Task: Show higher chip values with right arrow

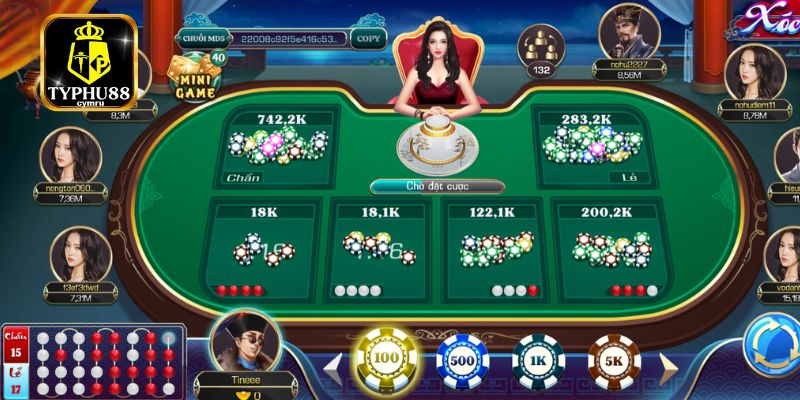Action: [x=668, y=362]
